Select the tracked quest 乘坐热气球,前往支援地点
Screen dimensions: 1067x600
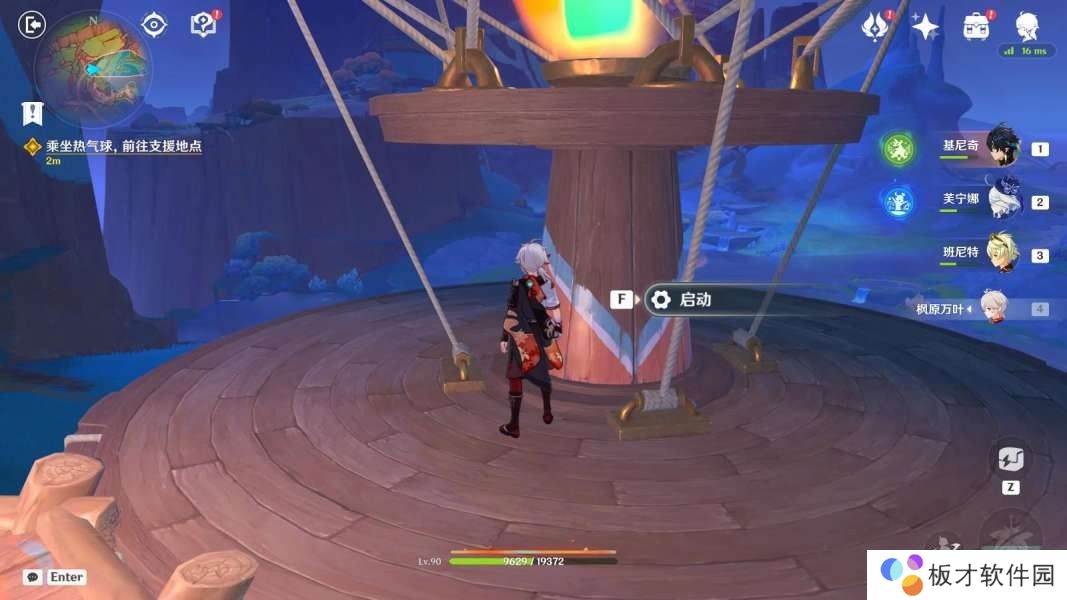(123, 146)
